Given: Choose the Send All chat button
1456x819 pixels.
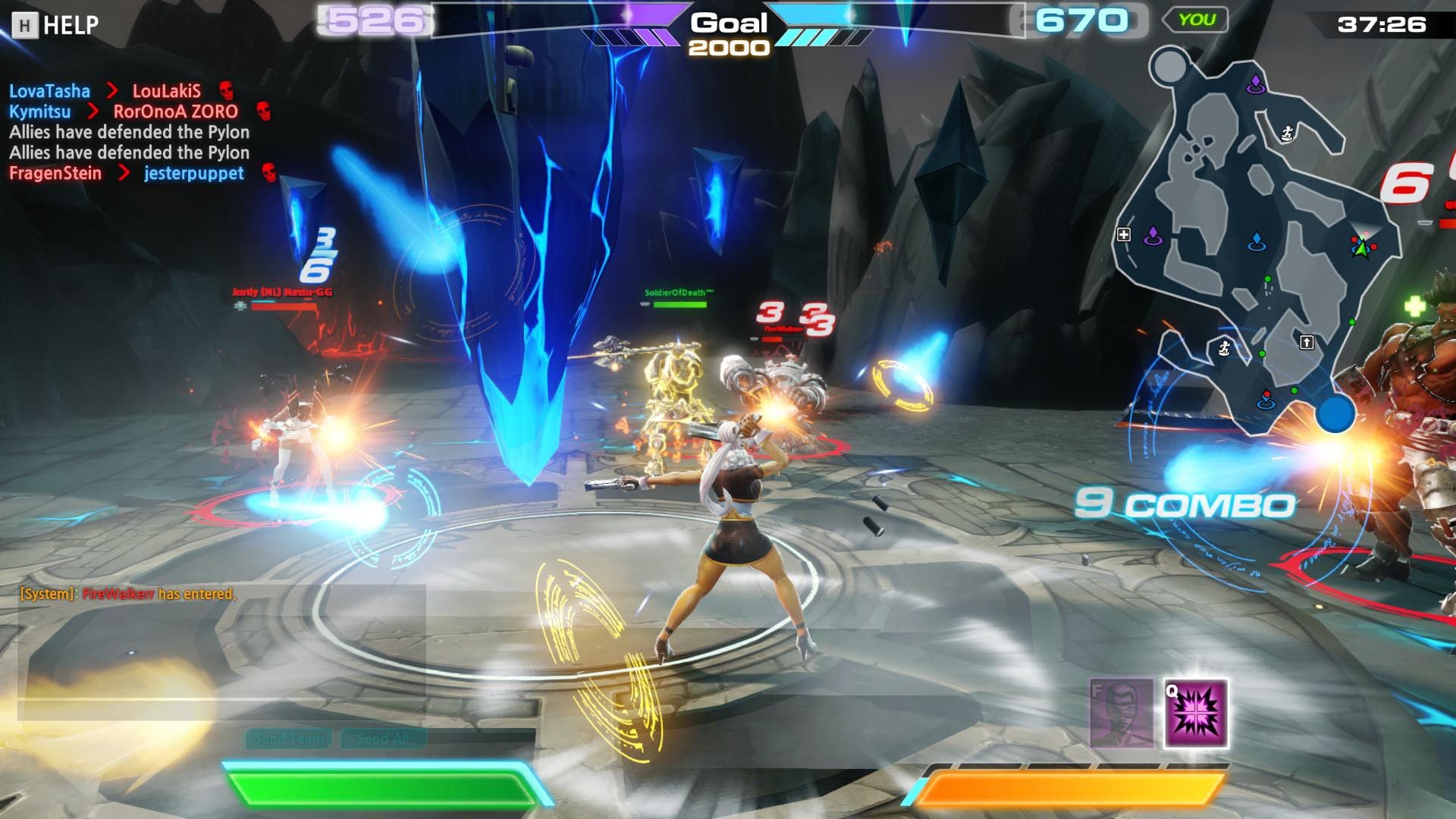Looking at the screenshot, I should pyautogui.click(x=383, y=739).
